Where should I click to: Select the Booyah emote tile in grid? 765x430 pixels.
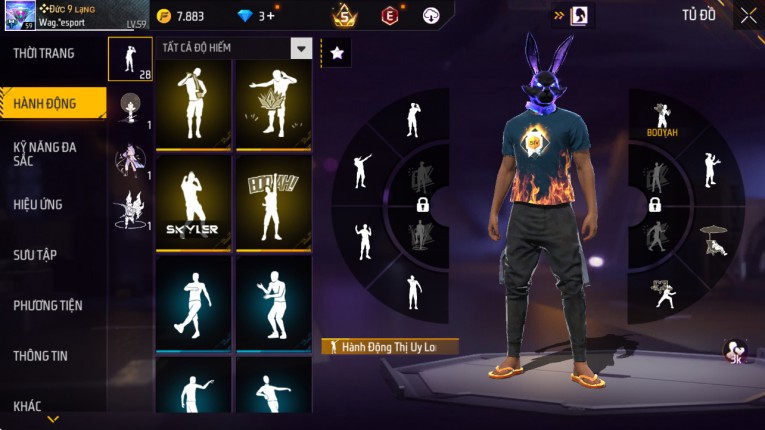(273, 202)
